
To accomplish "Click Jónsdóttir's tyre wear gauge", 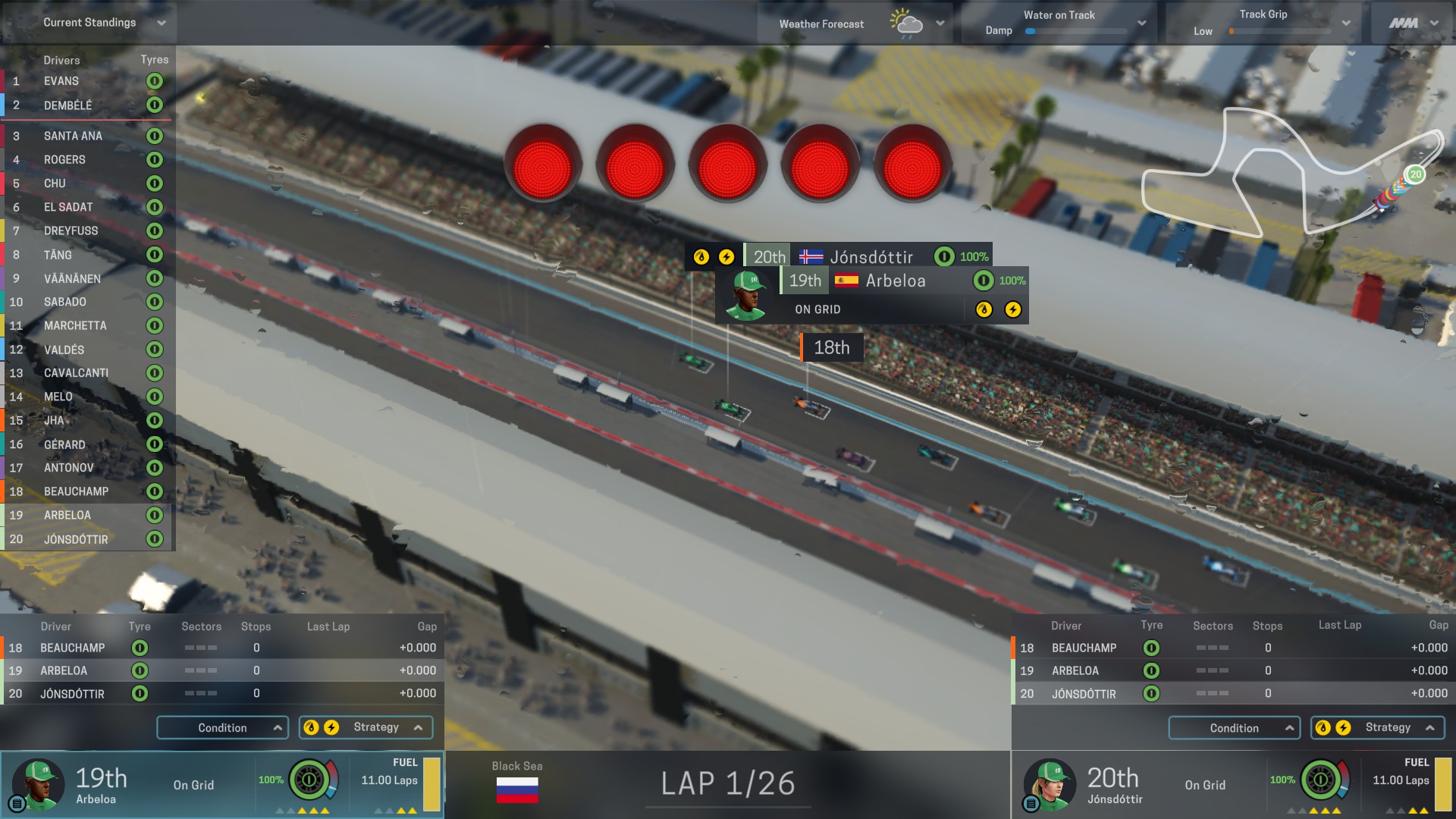I will coord(1320,780).
